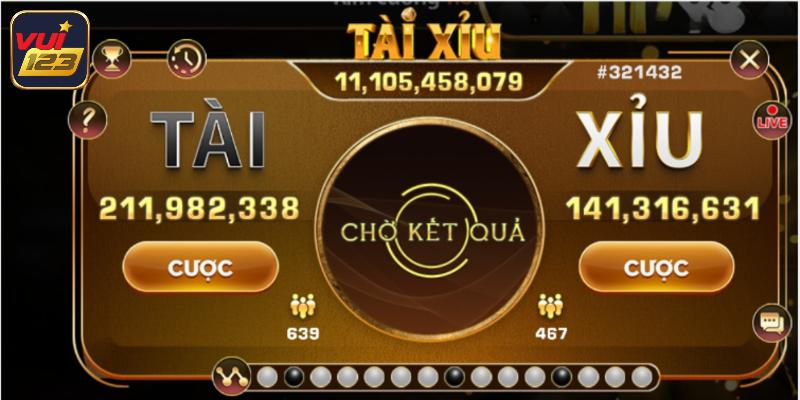Open the chat bubble icon
This screenshot has height=400, width=800.
tap(770, 323)
